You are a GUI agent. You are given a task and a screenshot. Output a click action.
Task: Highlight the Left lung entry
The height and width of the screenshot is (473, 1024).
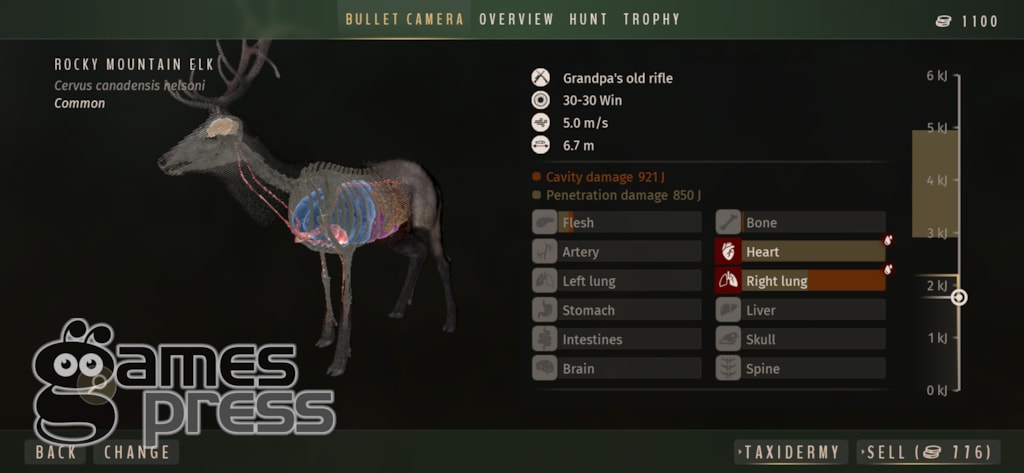tap(617, 281)
